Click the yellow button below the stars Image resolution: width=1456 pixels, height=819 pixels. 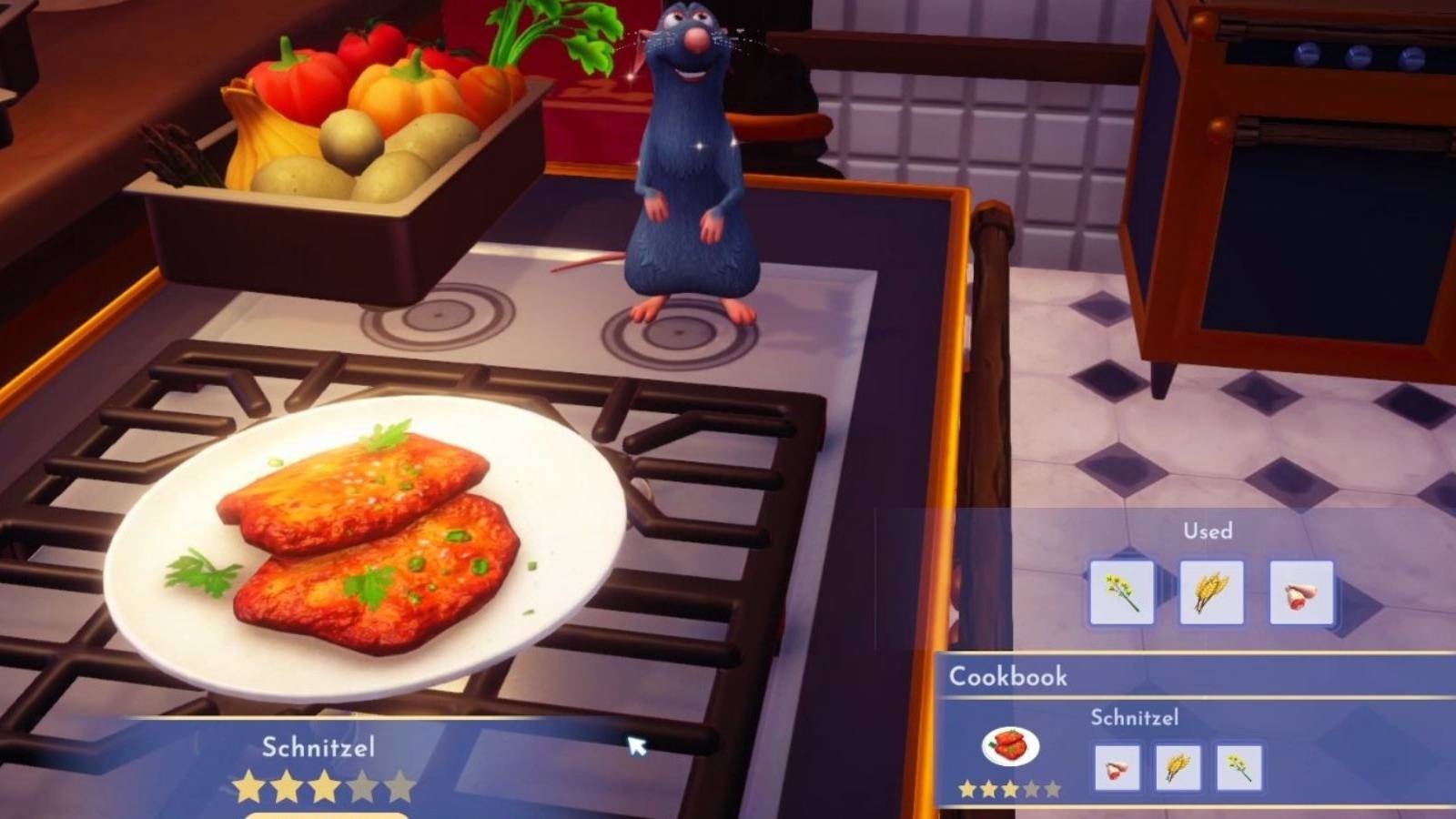[x=328, y=814]
